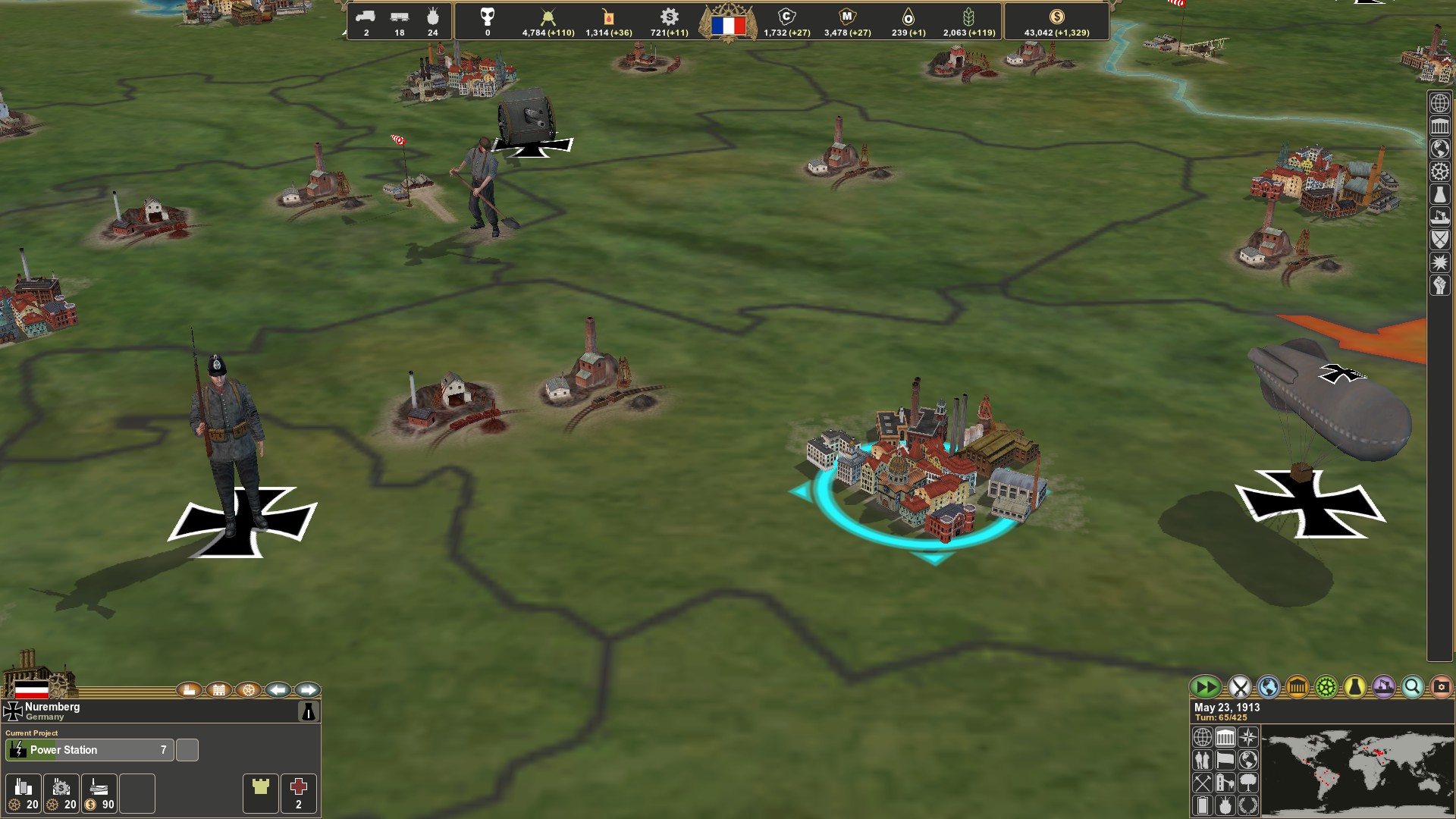Viewport: 1456px width, 819px height.
Task: Open game options via the folder-gear icon
Action: click(x=1441, y=687)
